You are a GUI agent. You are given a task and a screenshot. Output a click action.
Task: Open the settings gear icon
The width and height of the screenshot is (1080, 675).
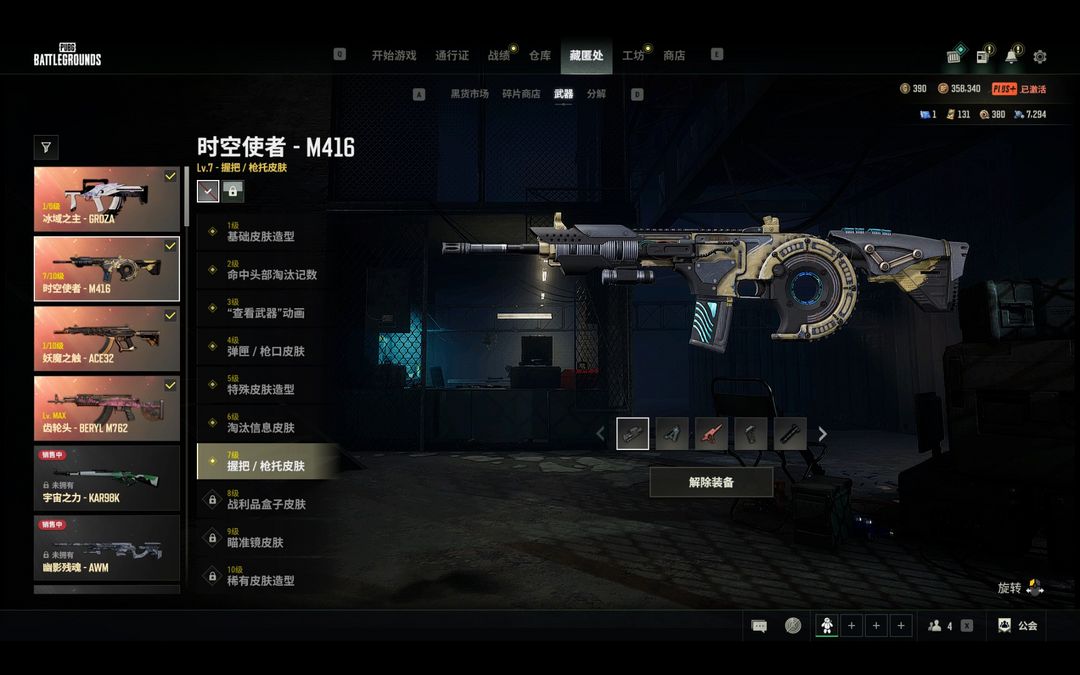[1040, 57]
